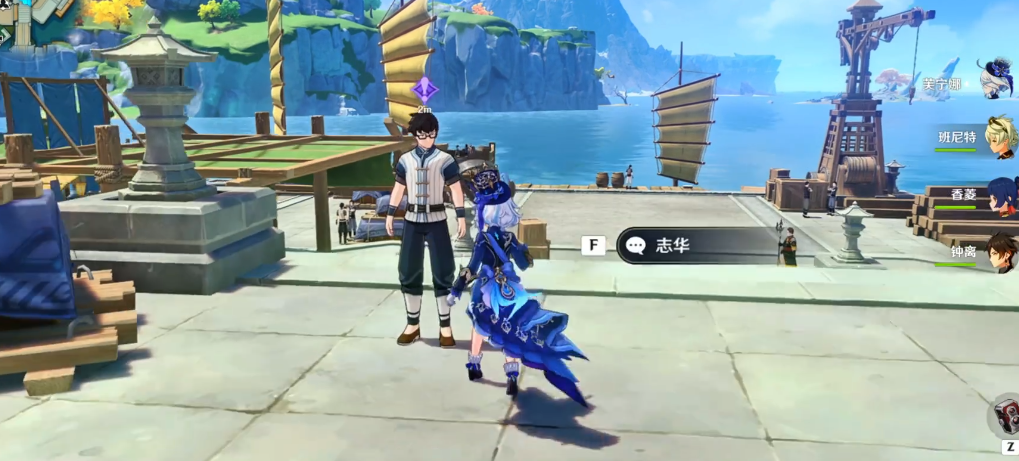Switch to party member 芙宁娜

pos(996,79)
